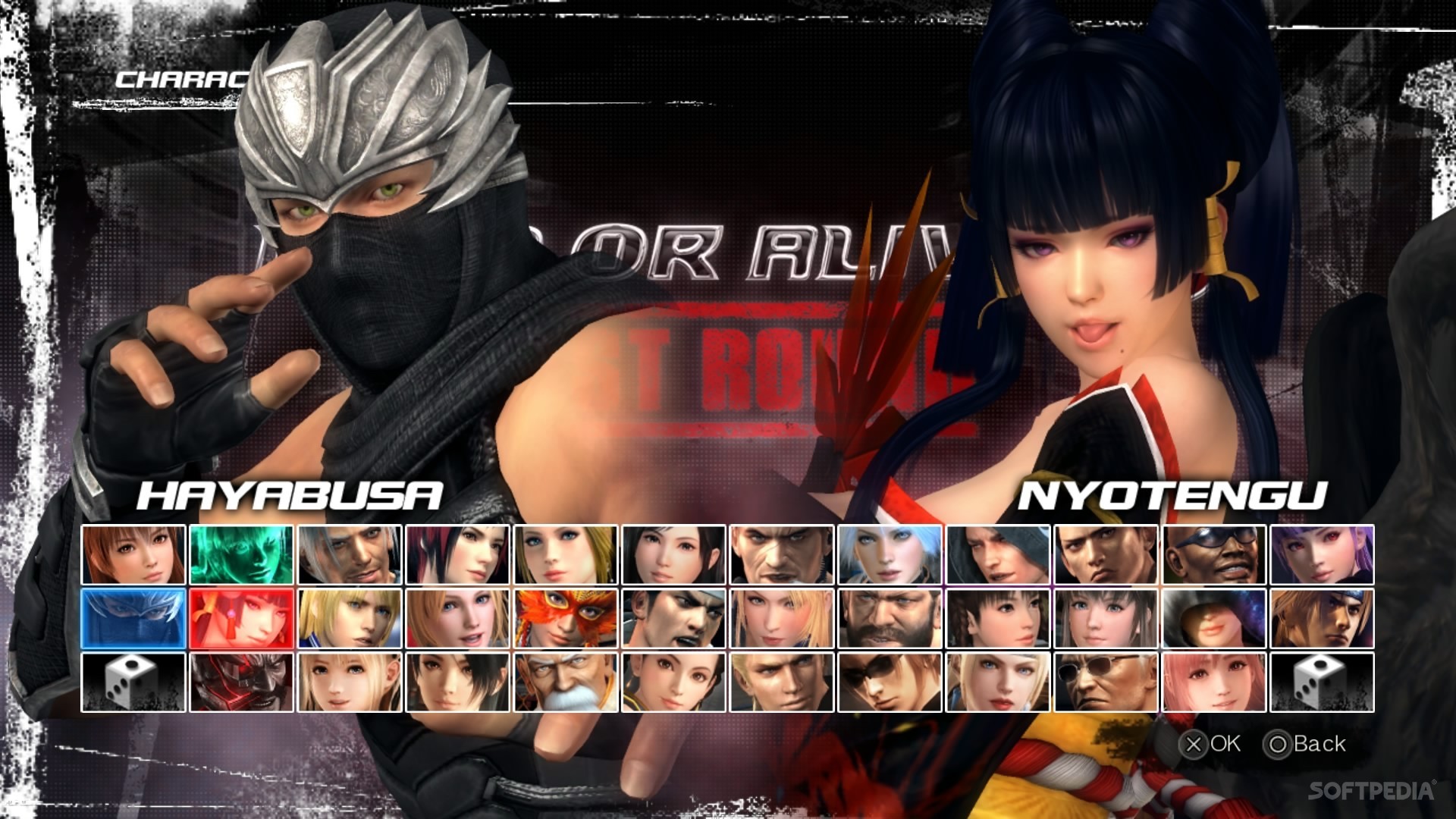Screen dimensions: 1456x819
Task: Pick the red-highlighted Nyotengu portrait
Action: 241,618
